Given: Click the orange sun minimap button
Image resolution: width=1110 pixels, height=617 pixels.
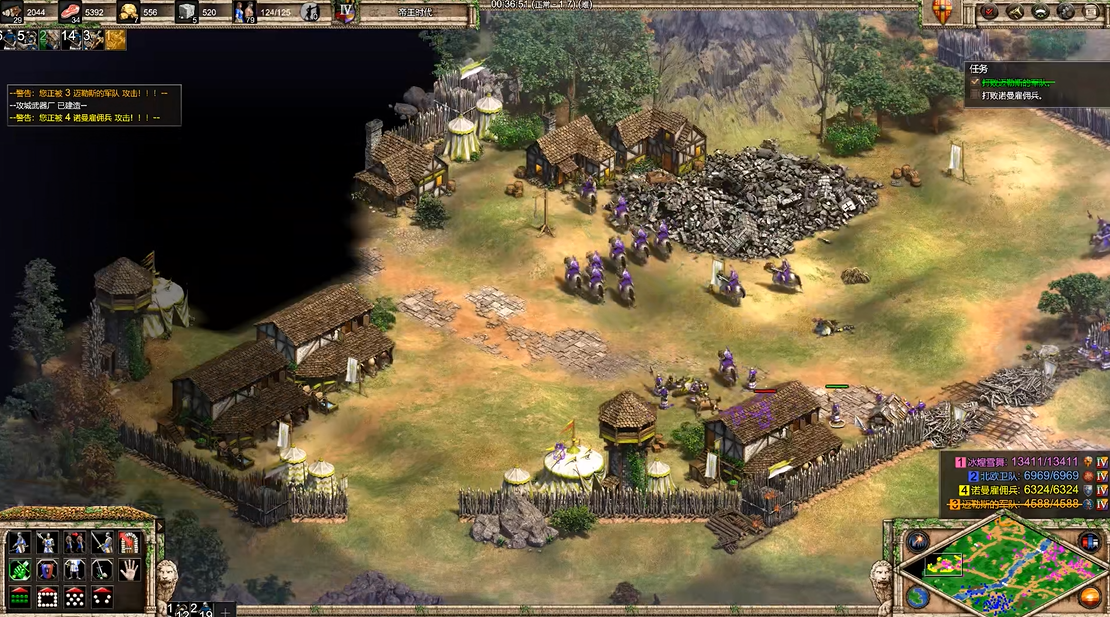Looking at the screenshot, I should point(1089,597).
